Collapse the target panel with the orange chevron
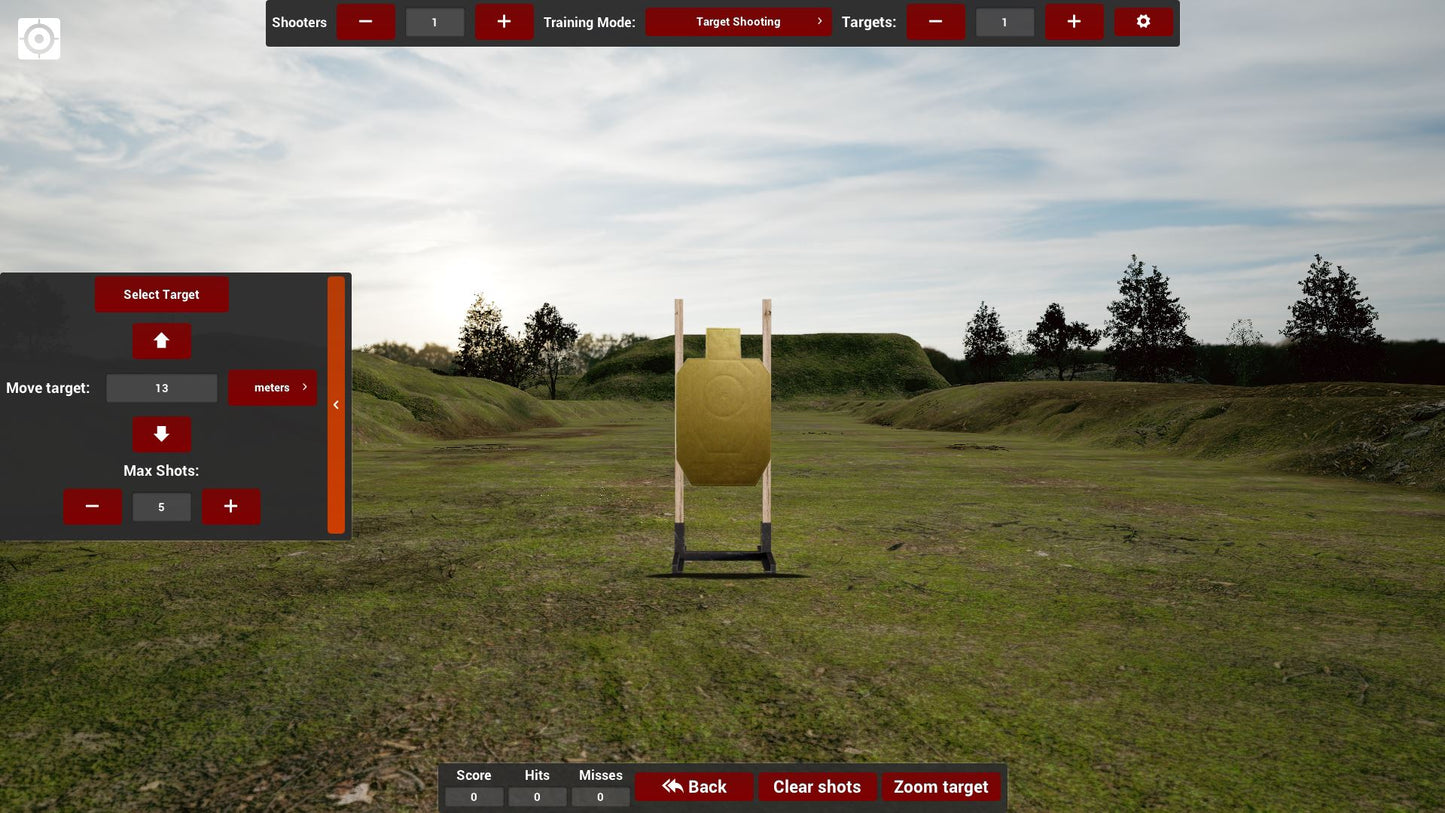This screenshot has height=813, width=1445. [336, 404]
